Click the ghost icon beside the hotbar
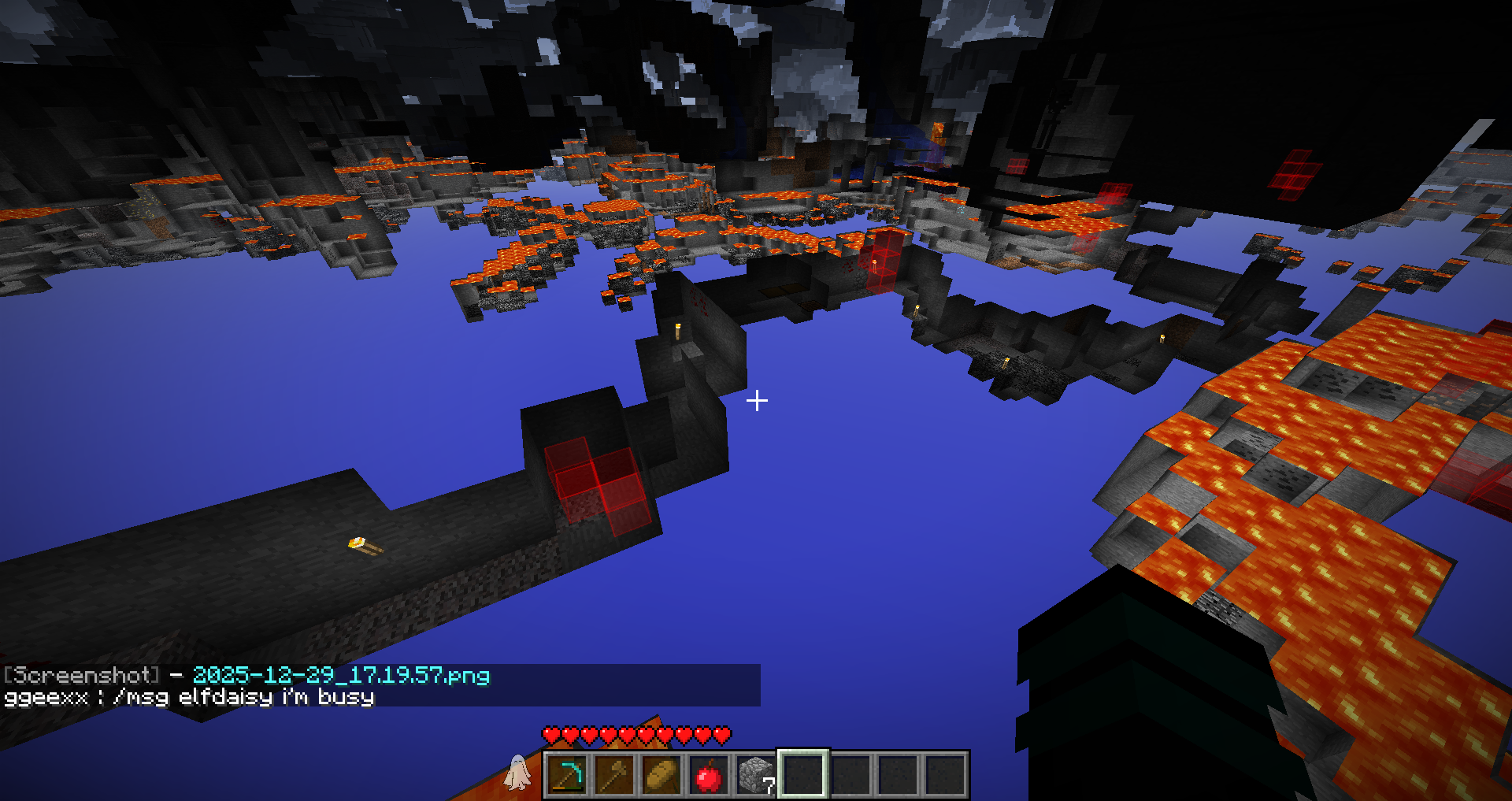 [517, 772]
